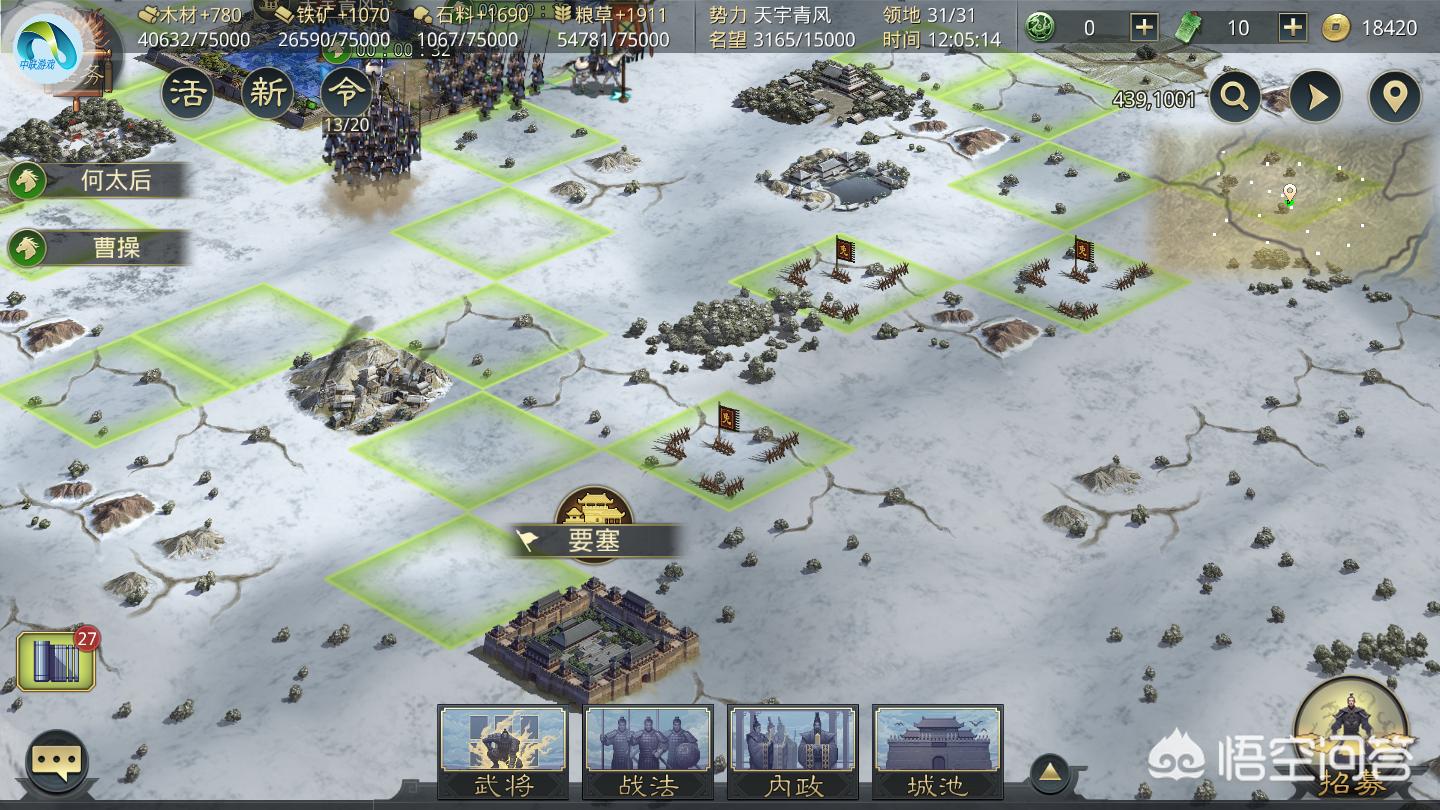The height and width of the screenshot is (810, 1440).
Task: Click the play arrow map button
Action: point(1314,97)
